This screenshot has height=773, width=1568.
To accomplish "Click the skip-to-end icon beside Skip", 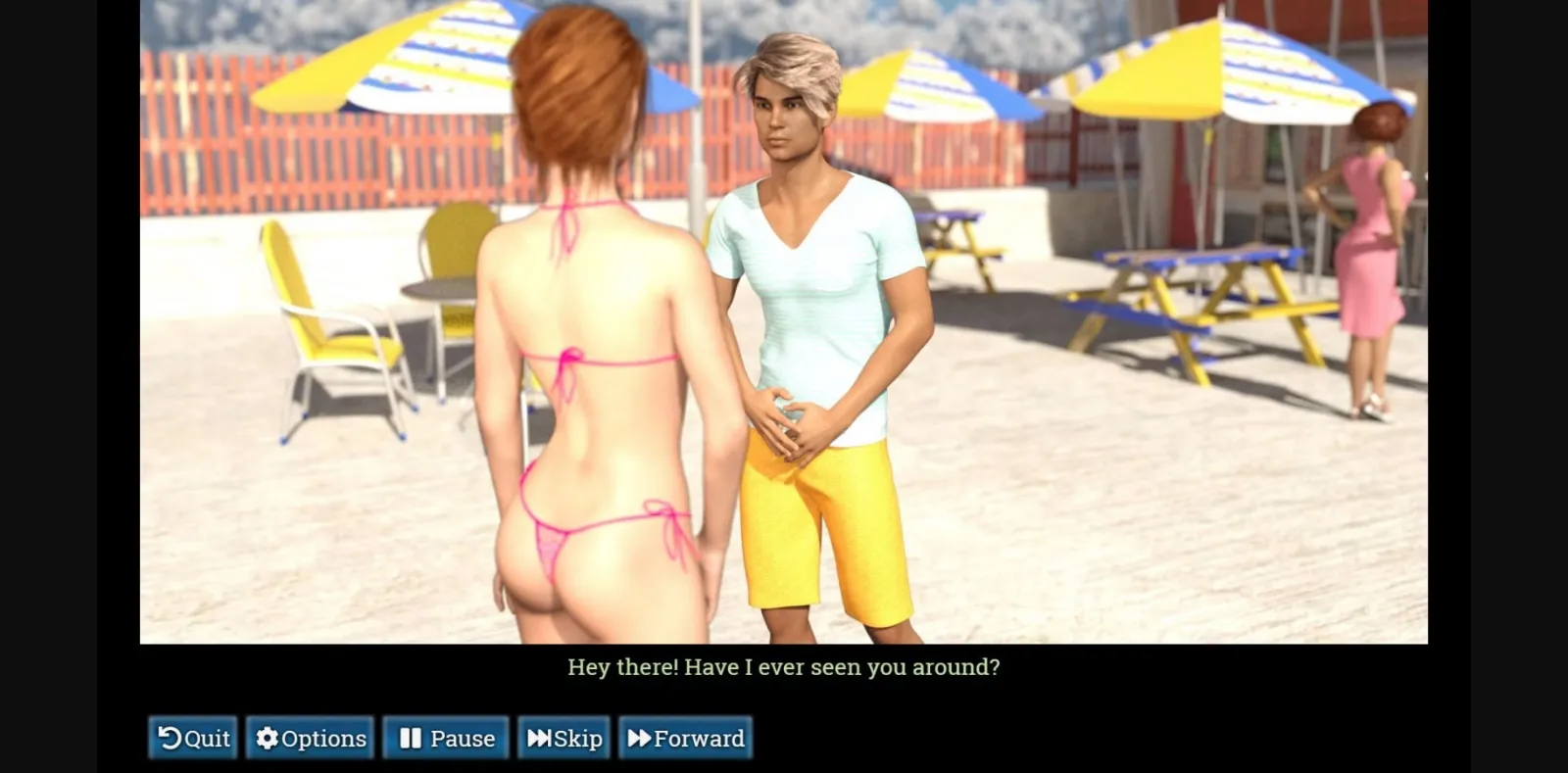I will [x=540, y=738].
